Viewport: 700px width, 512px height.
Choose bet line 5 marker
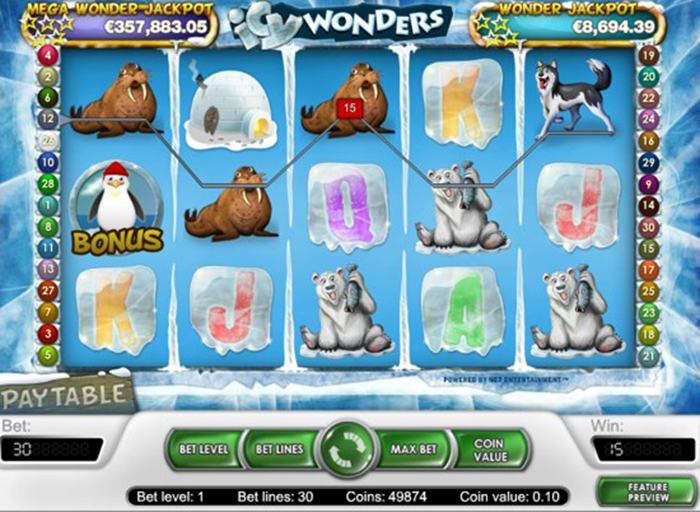48,354
